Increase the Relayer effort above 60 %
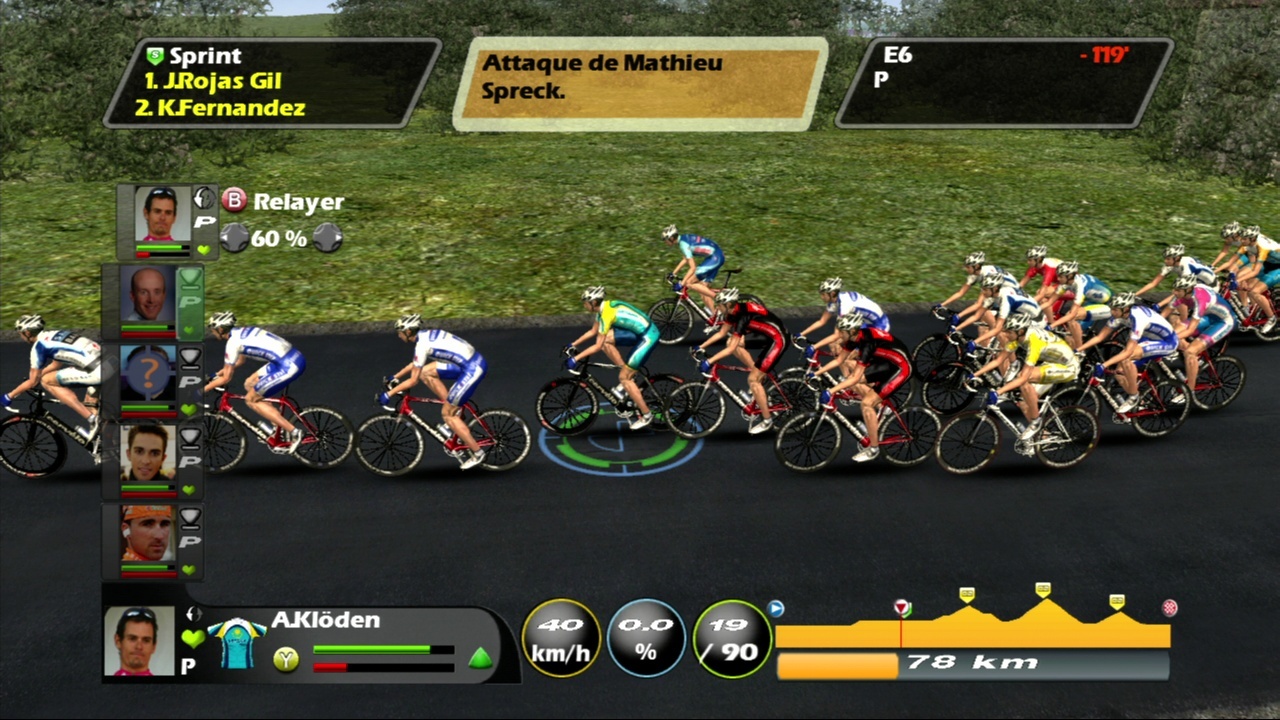Image resolution: width=1280 pixels, height=720 pixels. pos(327,238)
